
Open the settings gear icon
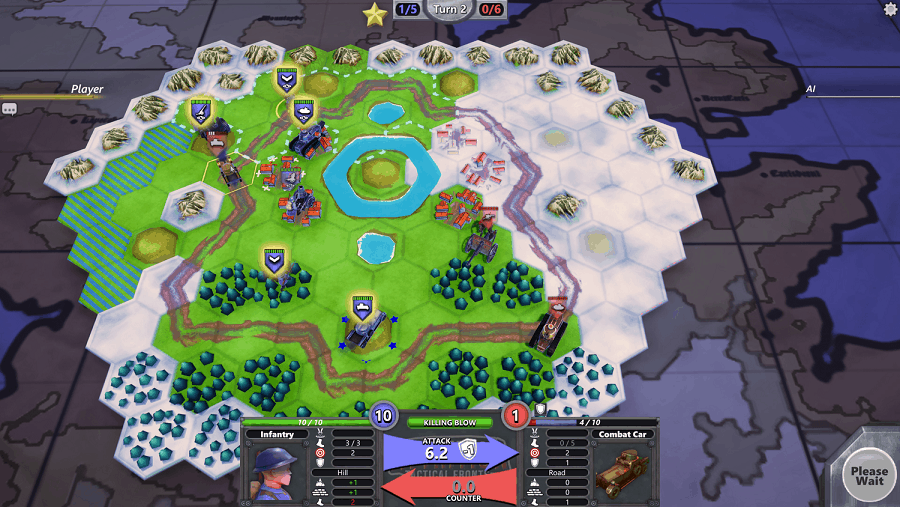891,9
